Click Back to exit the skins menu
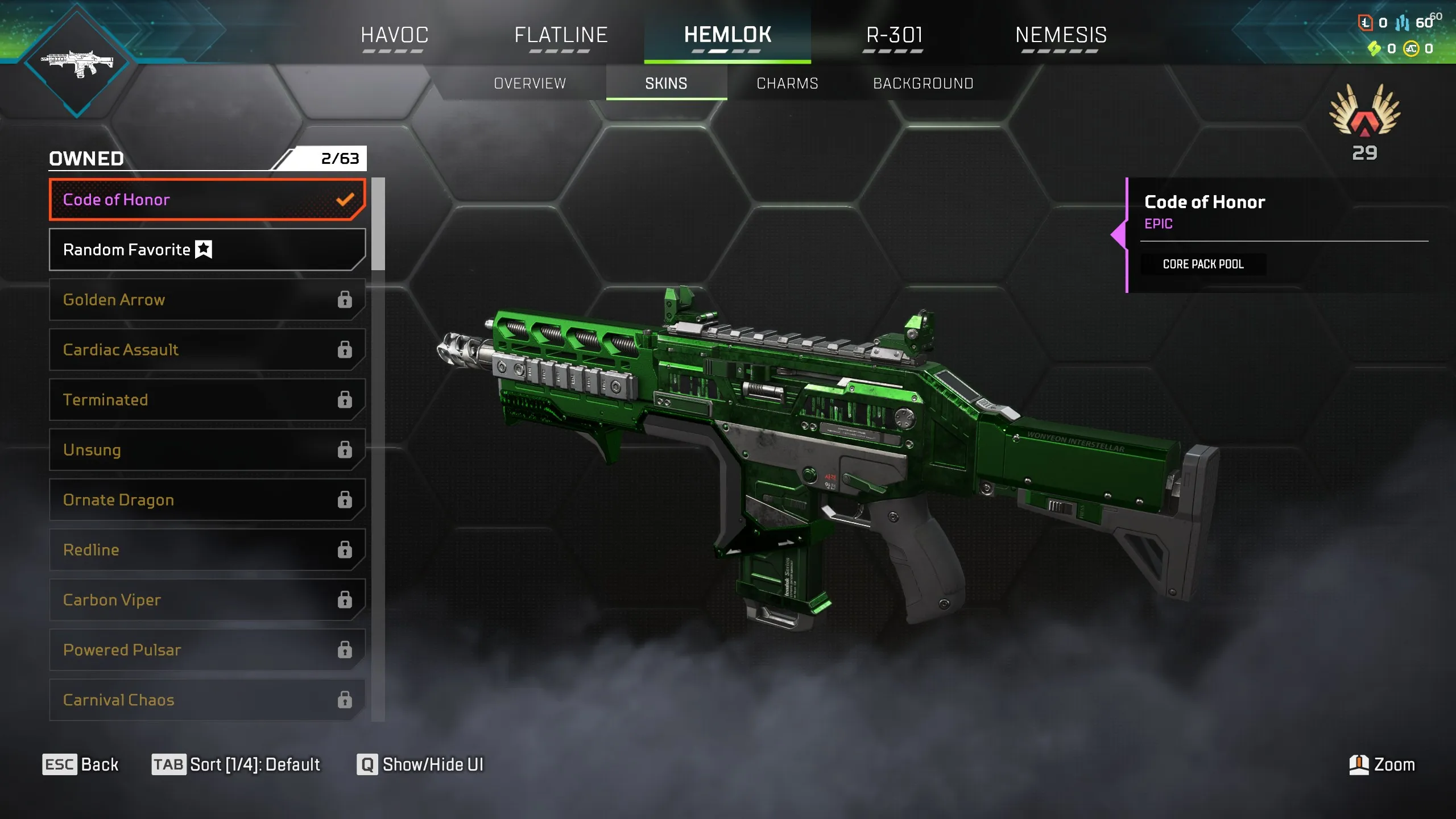Image resolution: width=1456 pixels, height=819 pixels. point(81,764)
